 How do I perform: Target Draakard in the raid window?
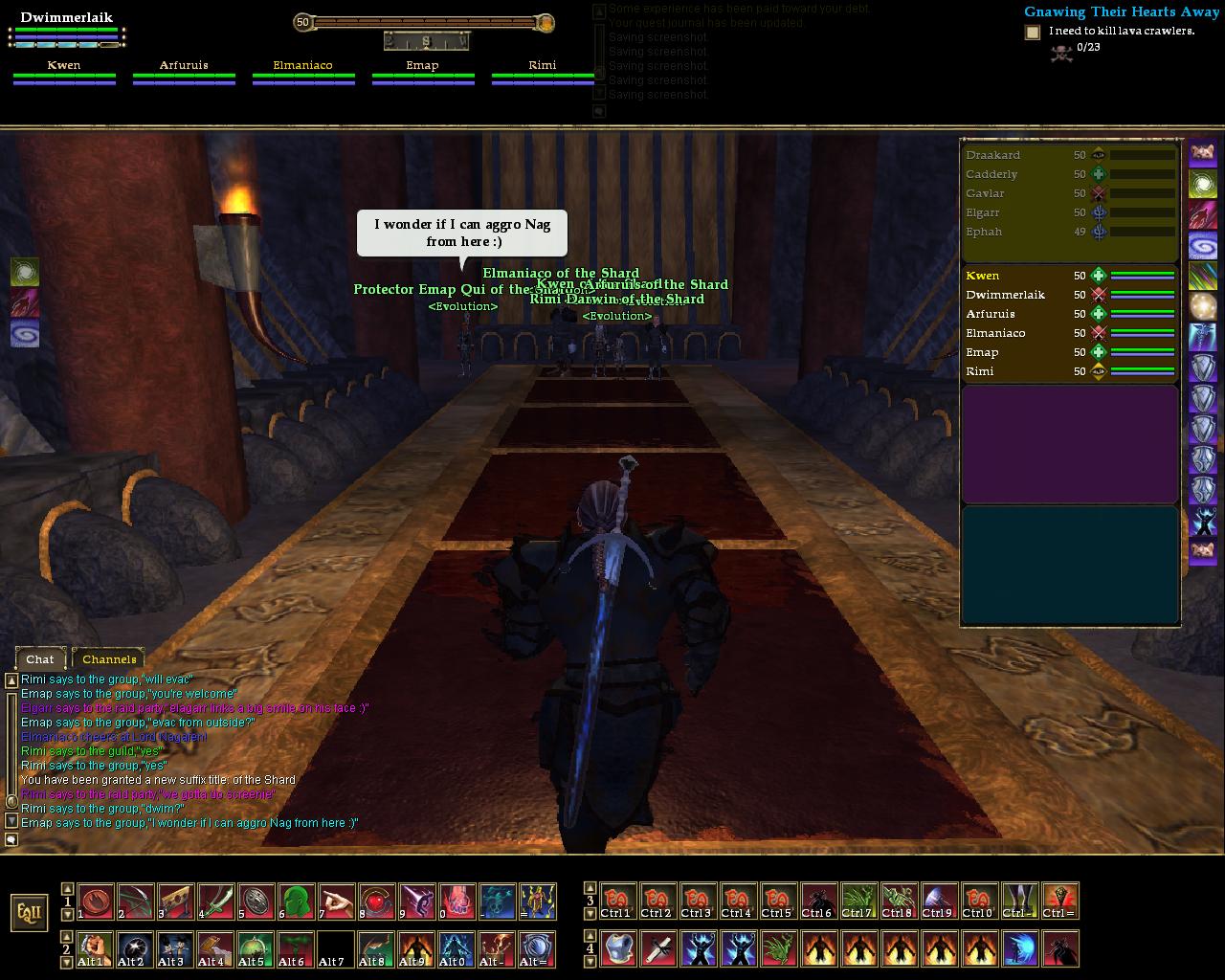coord(993,155)
